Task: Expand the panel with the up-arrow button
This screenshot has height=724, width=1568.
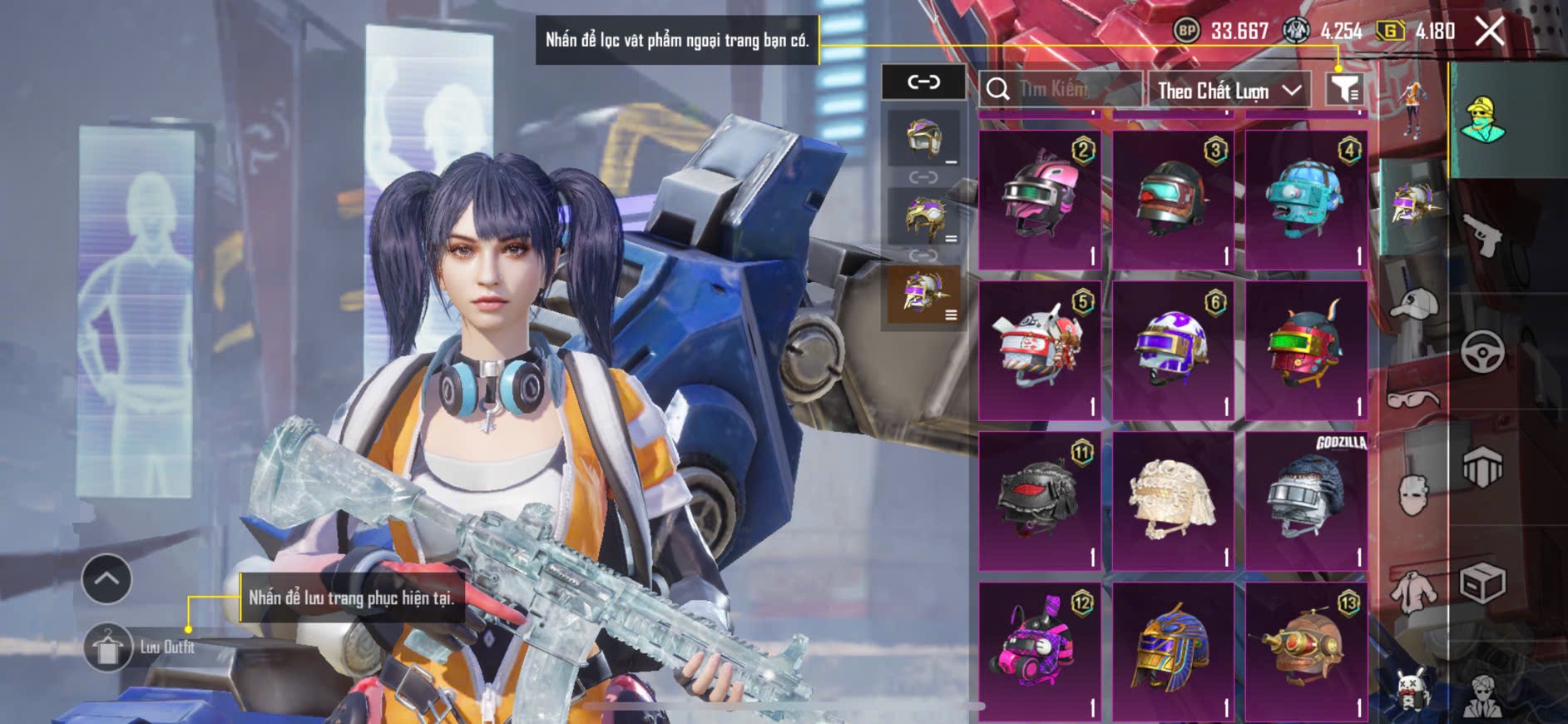Action: click(x=106, y=578)
